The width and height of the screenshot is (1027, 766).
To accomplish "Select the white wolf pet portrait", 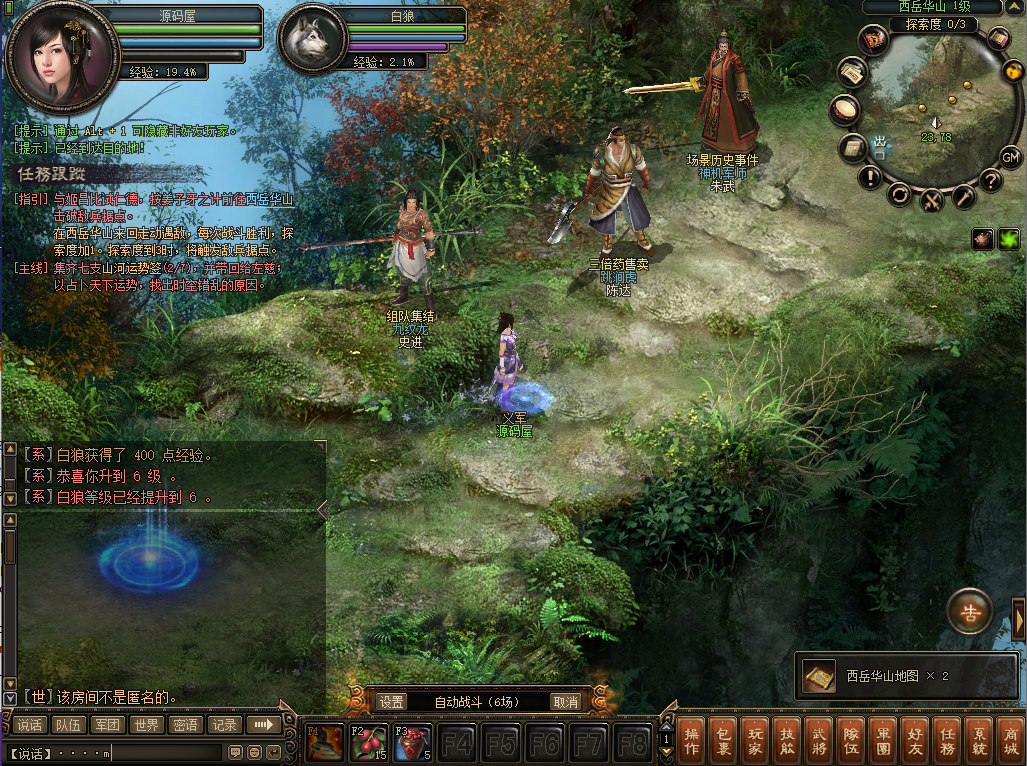I will click(x=309, y=39).
